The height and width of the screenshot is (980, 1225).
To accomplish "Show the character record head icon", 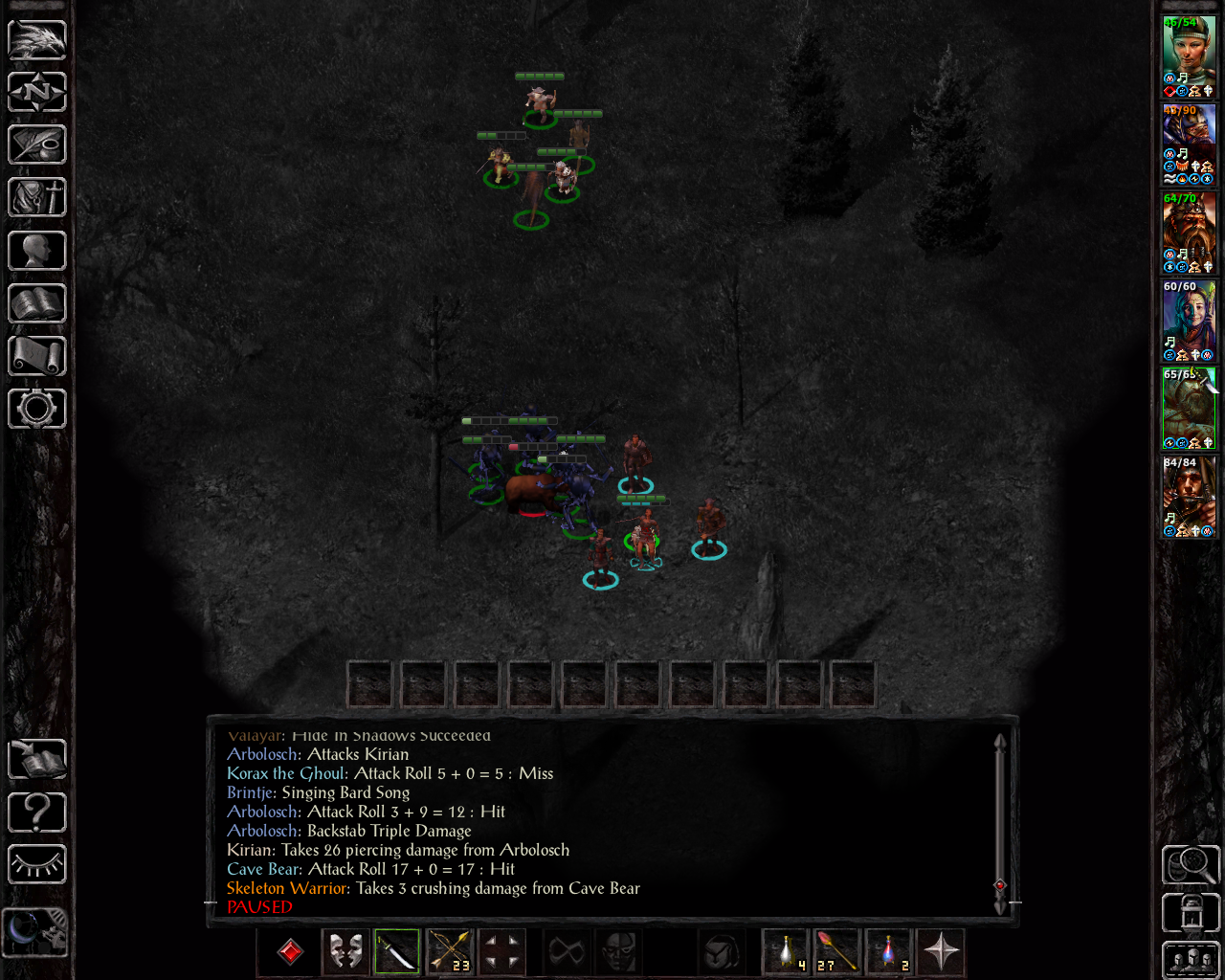I will coord(37,251).
